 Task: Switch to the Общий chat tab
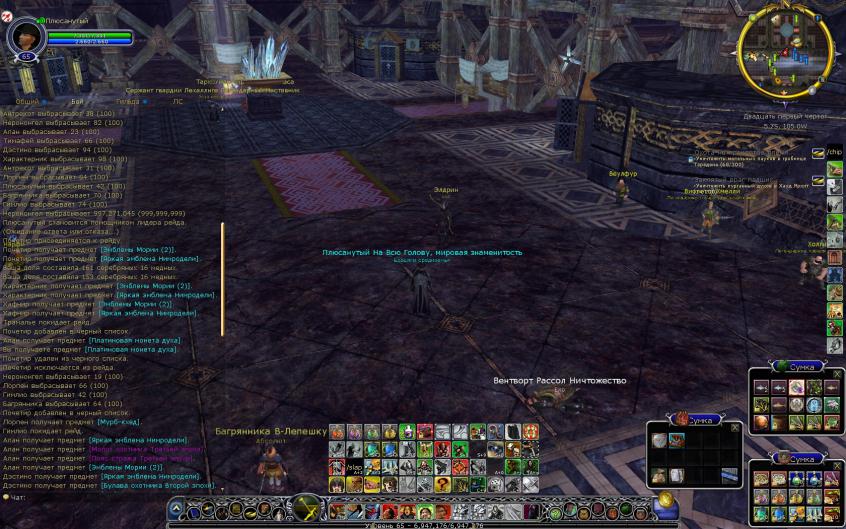tap(27, 101)
